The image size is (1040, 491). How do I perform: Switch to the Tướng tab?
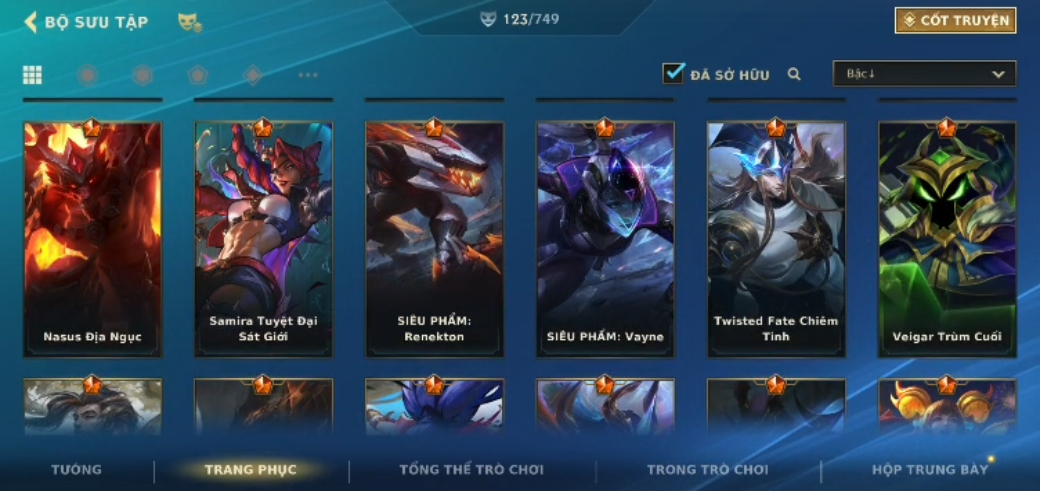point(76,470)
